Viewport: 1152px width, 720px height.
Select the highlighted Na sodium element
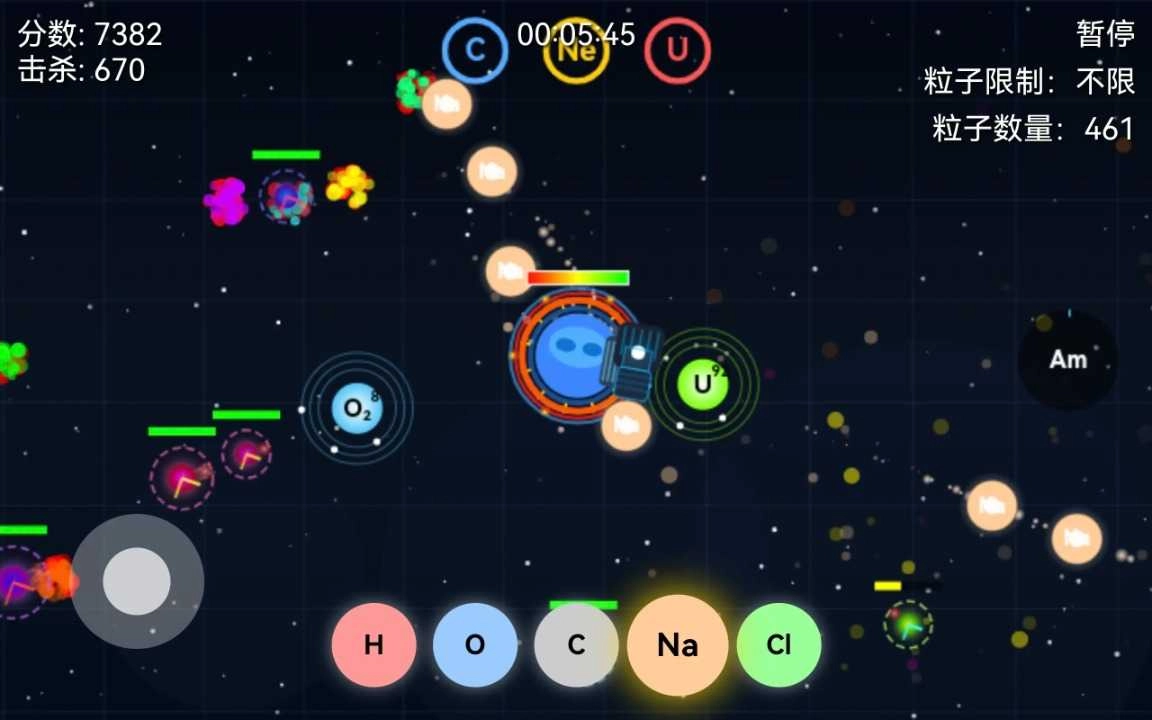click(677, 645)
